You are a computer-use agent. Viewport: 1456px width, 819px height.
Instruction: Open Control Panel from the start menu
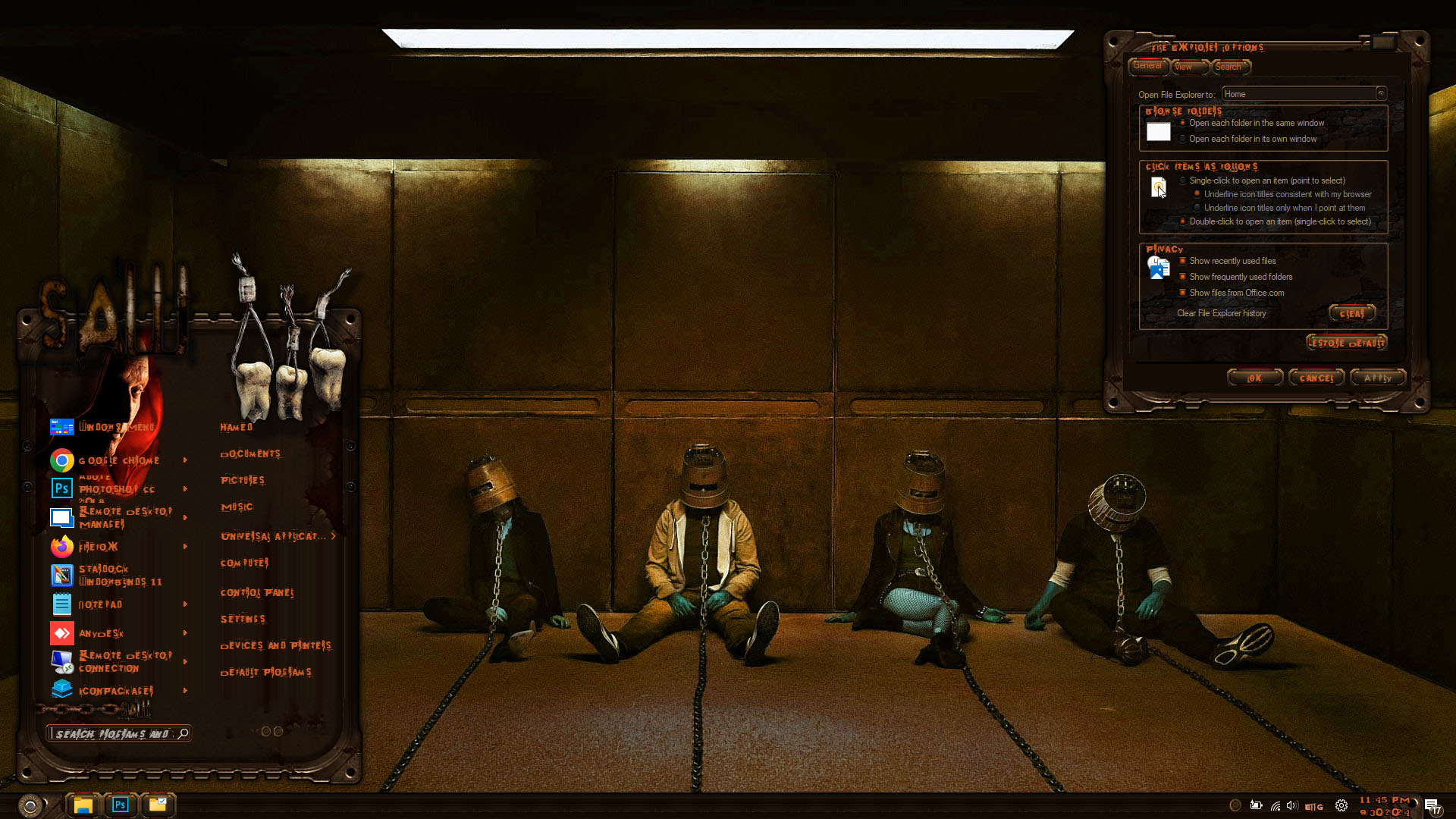coord(257,592)
